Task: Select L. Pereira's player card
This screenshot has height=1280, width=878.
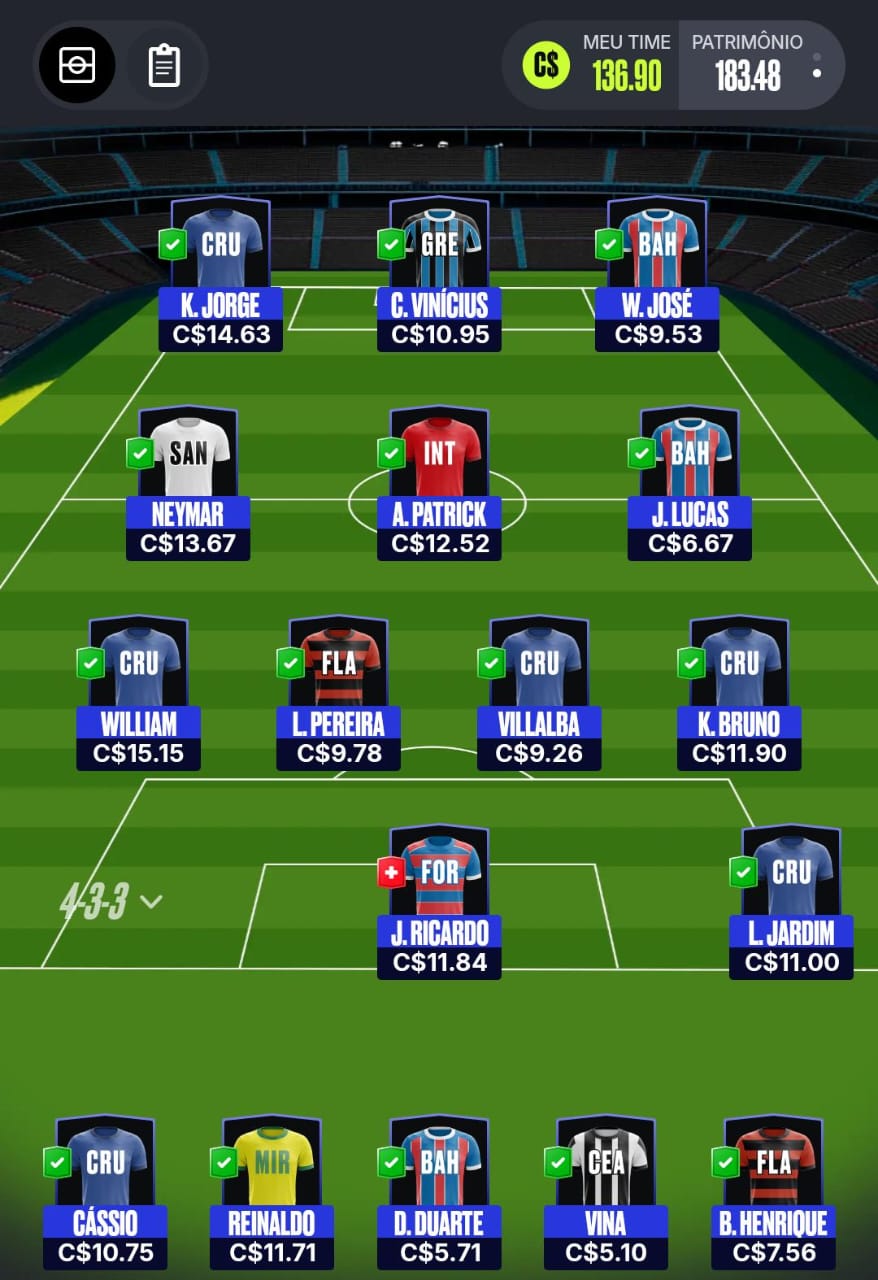Action: 339,690
